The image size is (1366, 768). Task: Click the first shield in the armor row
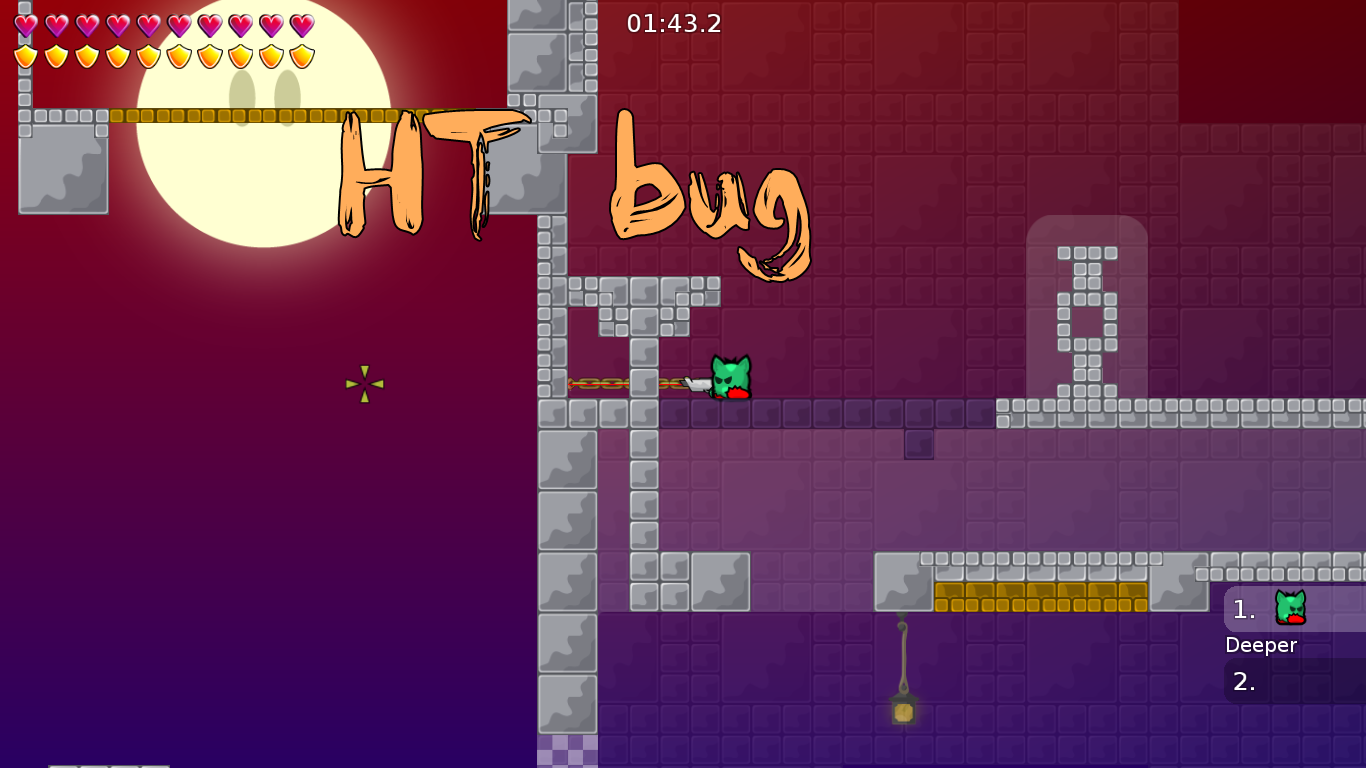(25, 57)
